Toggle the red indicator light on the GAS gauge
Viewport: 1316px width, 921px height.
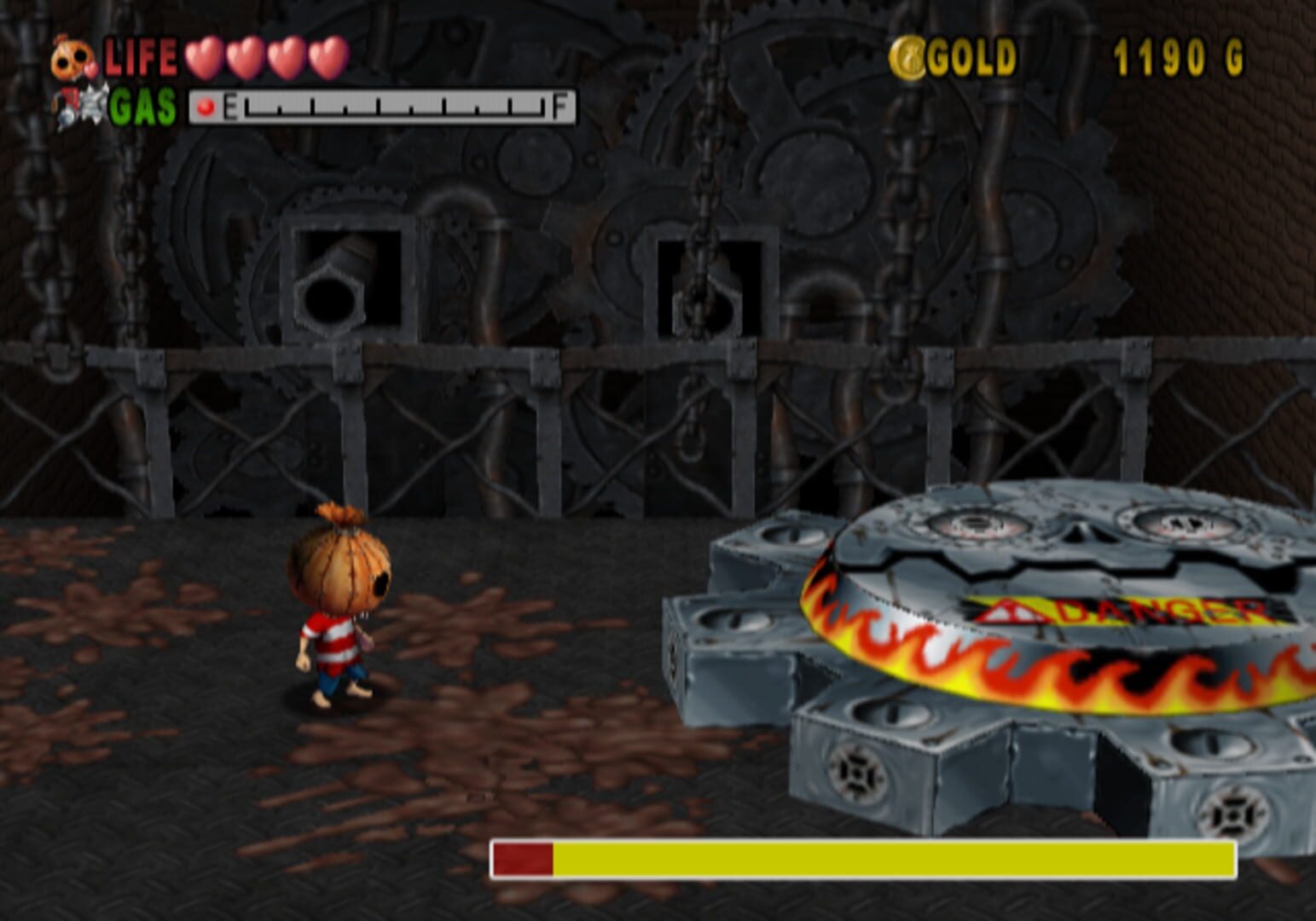(205, 107)
